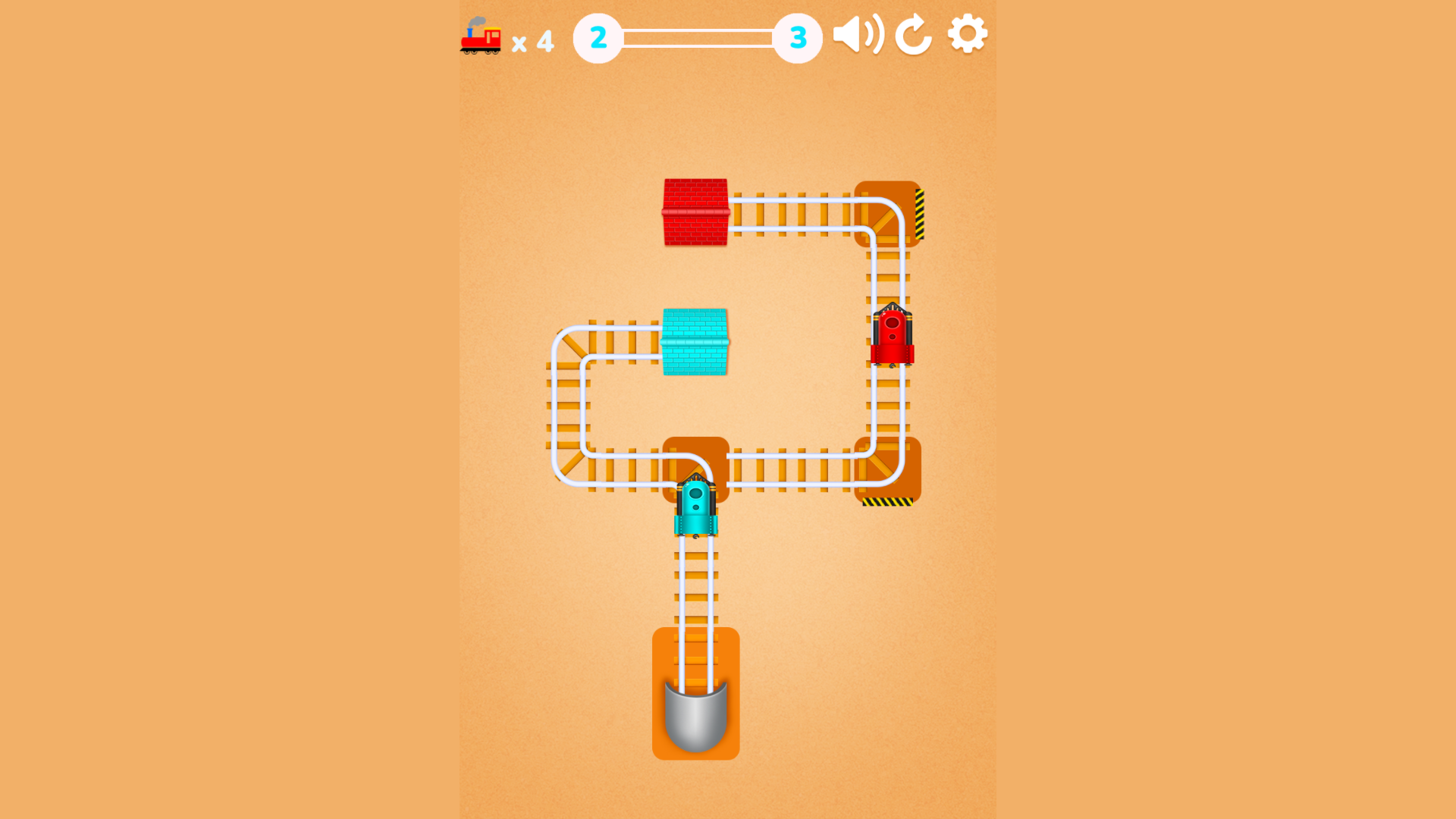Open the settings gear
This screenshot has height=819, width=1456.
[x=967, y=33]
